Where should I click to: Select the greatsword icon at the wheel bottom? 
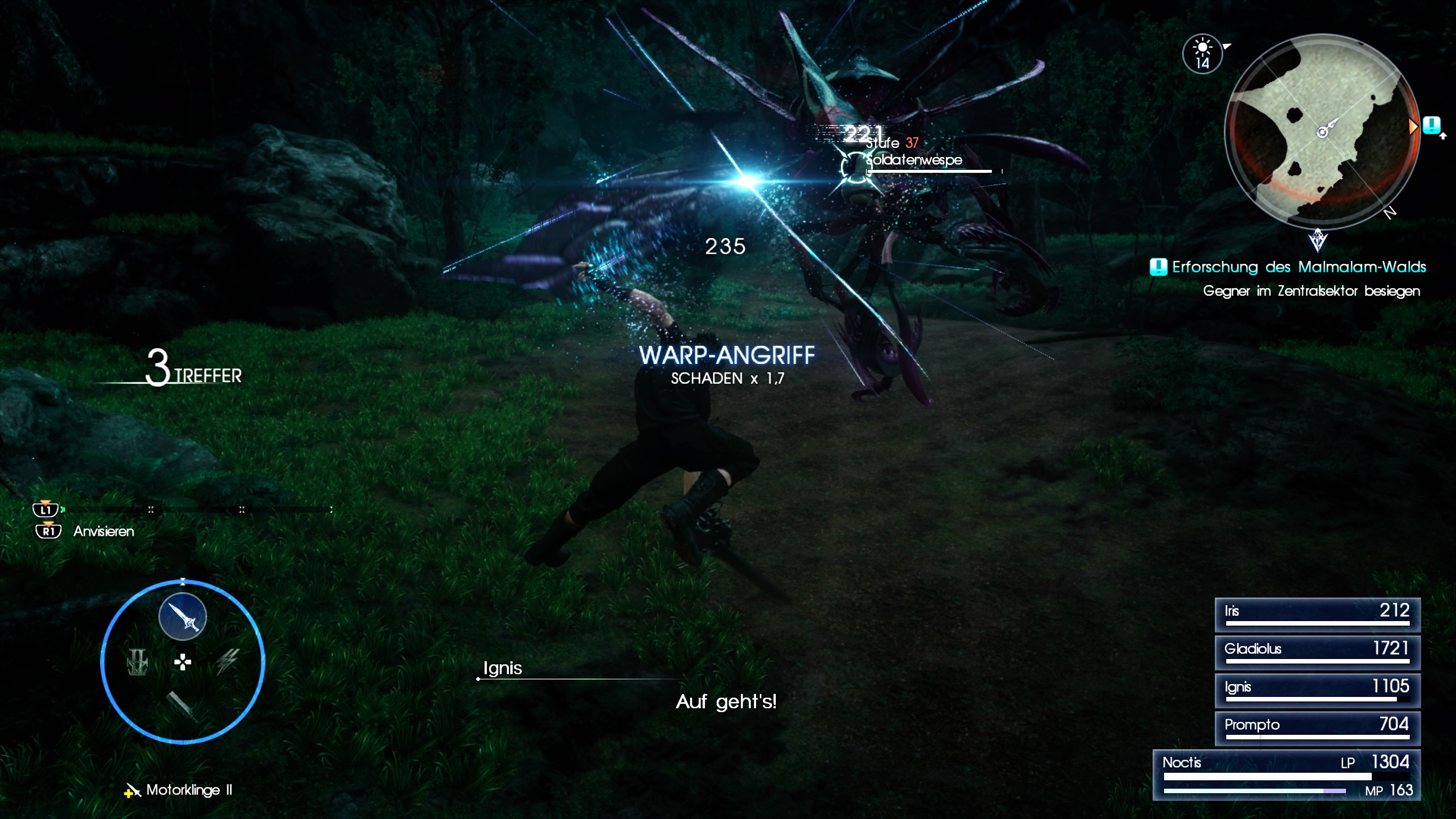tap(184, 708)
